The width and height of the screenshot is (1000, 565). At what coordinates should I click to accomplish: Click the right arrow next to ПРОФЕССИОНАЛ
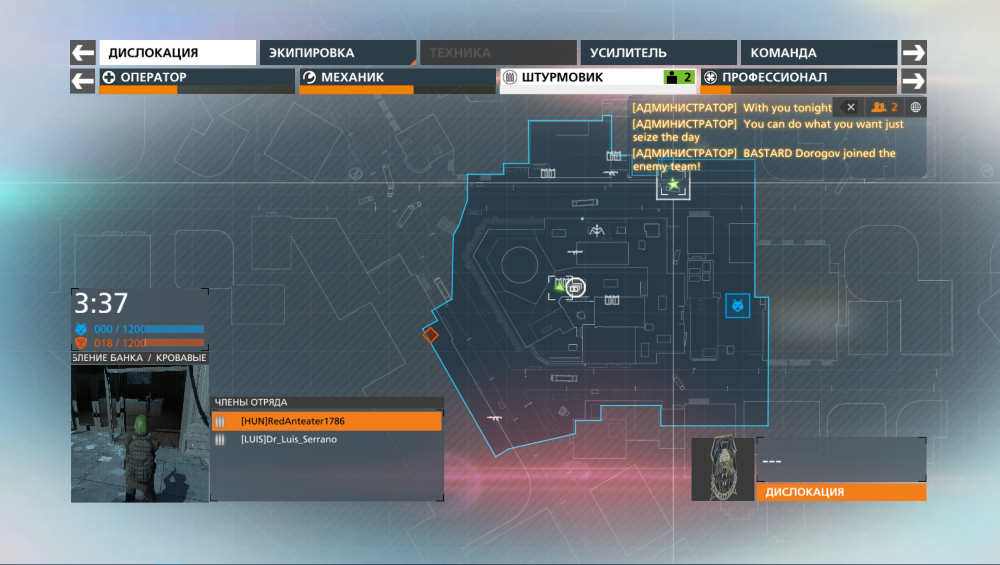(914, 80)
